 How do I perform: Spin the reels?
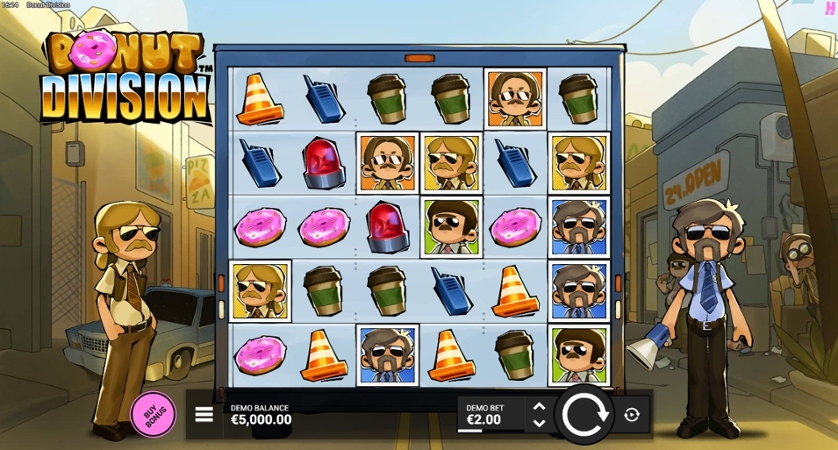click(x=584, y=414)
